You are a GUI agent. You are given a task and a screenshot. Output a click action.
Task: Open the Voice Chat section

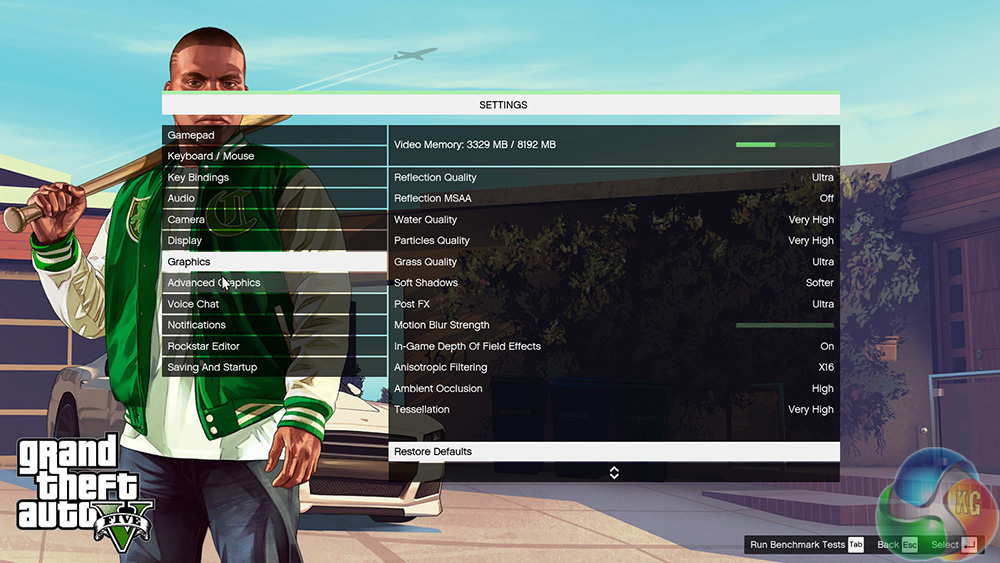pyautogui.click(x=274, y=304)
